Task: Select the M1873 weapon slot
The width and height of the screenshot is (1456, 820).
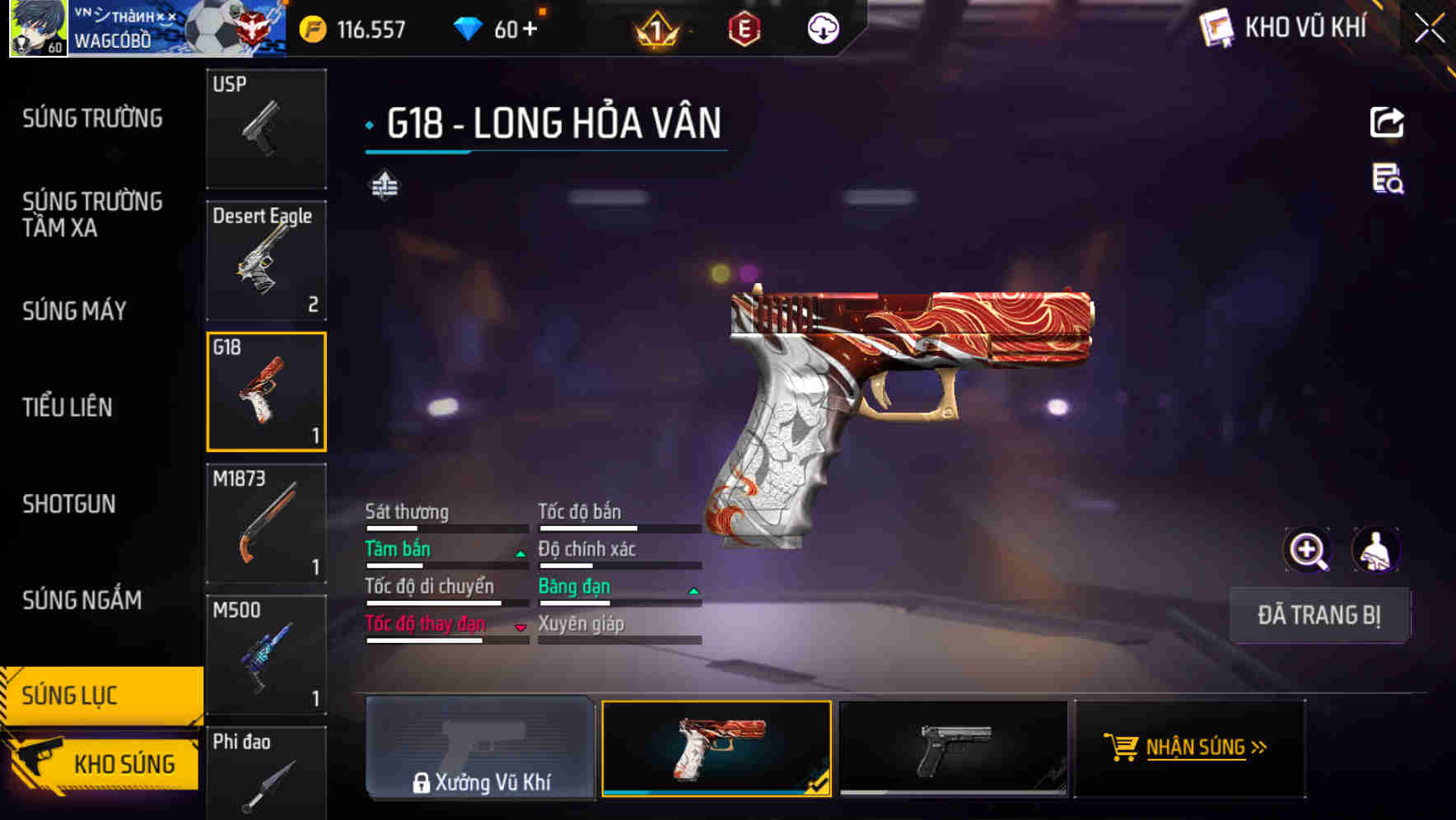Action: (266, 524)
